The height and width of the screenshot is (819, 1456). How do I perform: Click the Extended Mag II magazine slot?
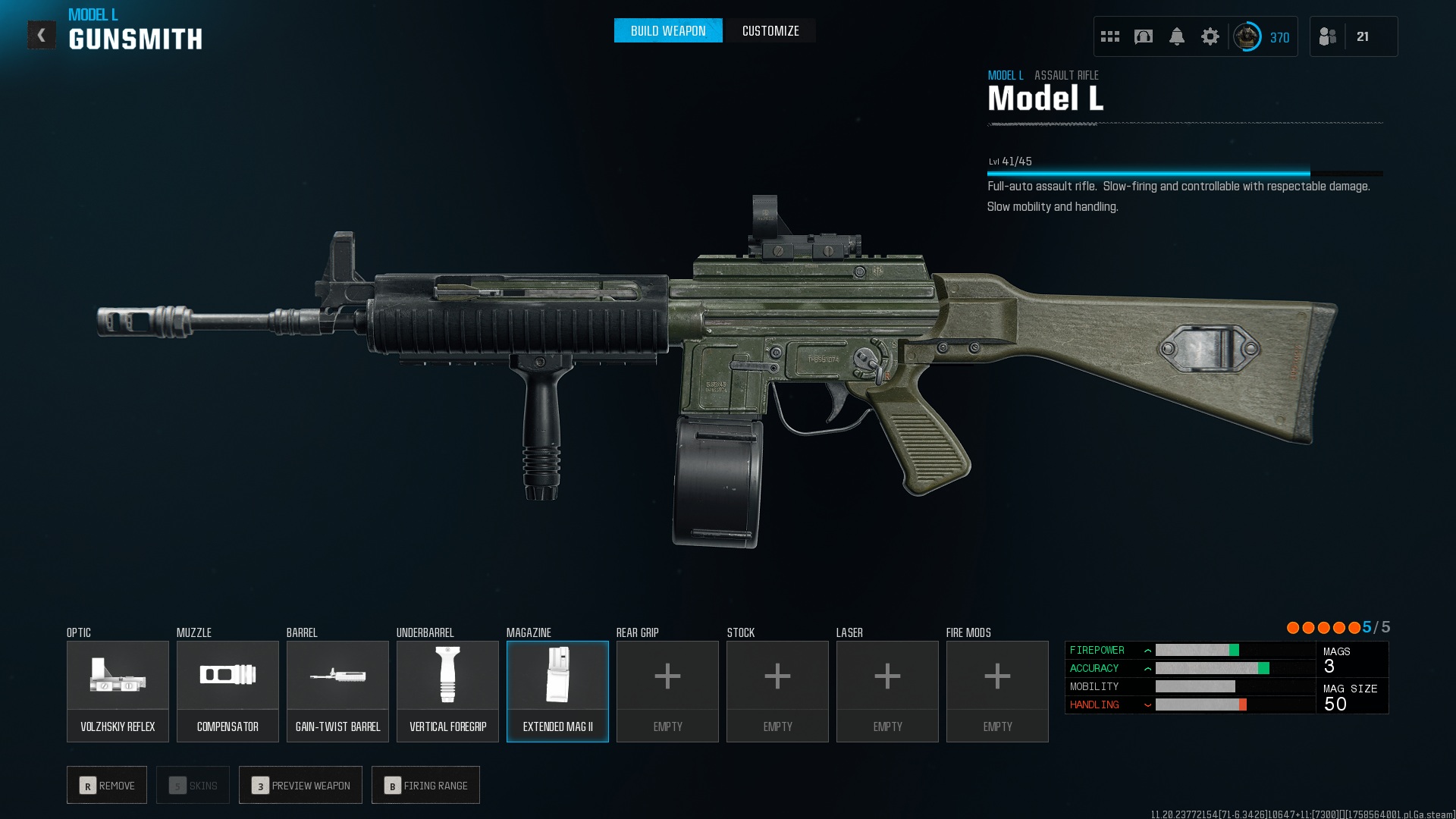click(557, 691)
